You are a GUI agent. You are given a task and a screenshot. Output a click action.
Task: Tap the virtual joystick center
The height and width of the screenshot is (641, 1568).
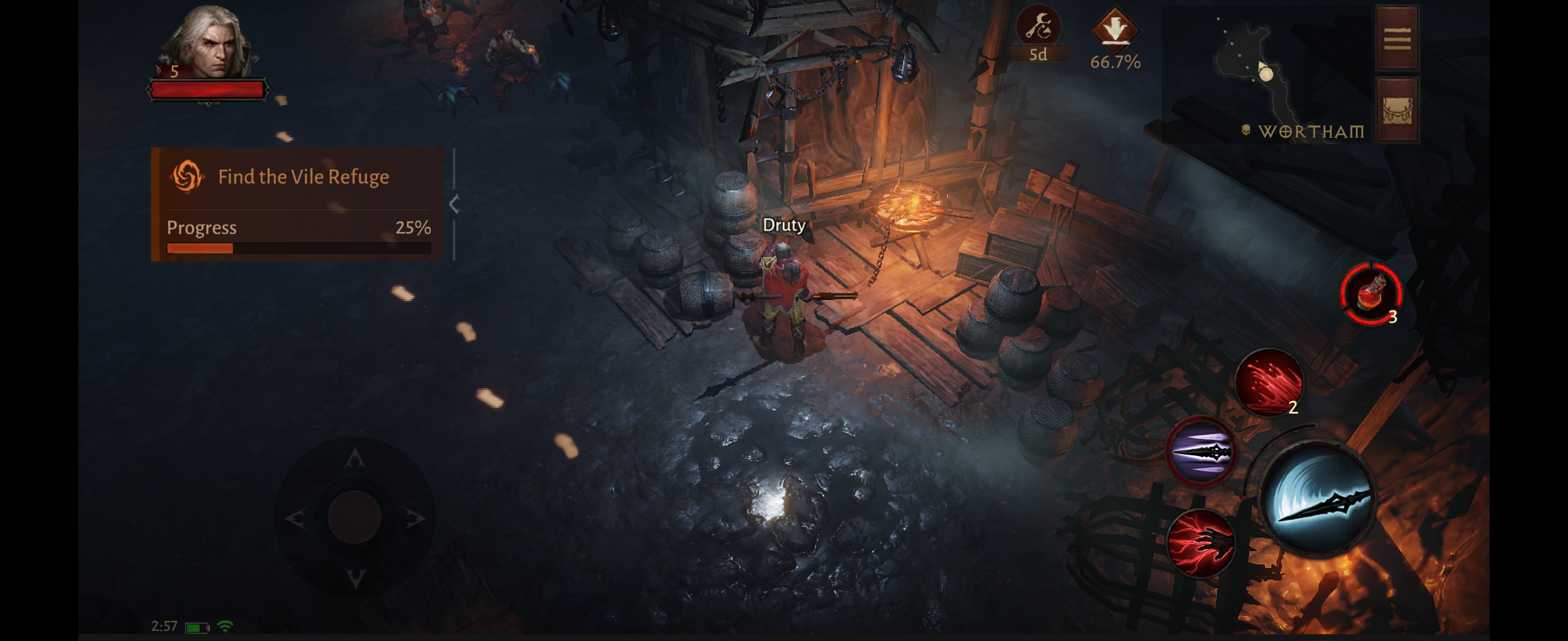[x=354, y=518]
